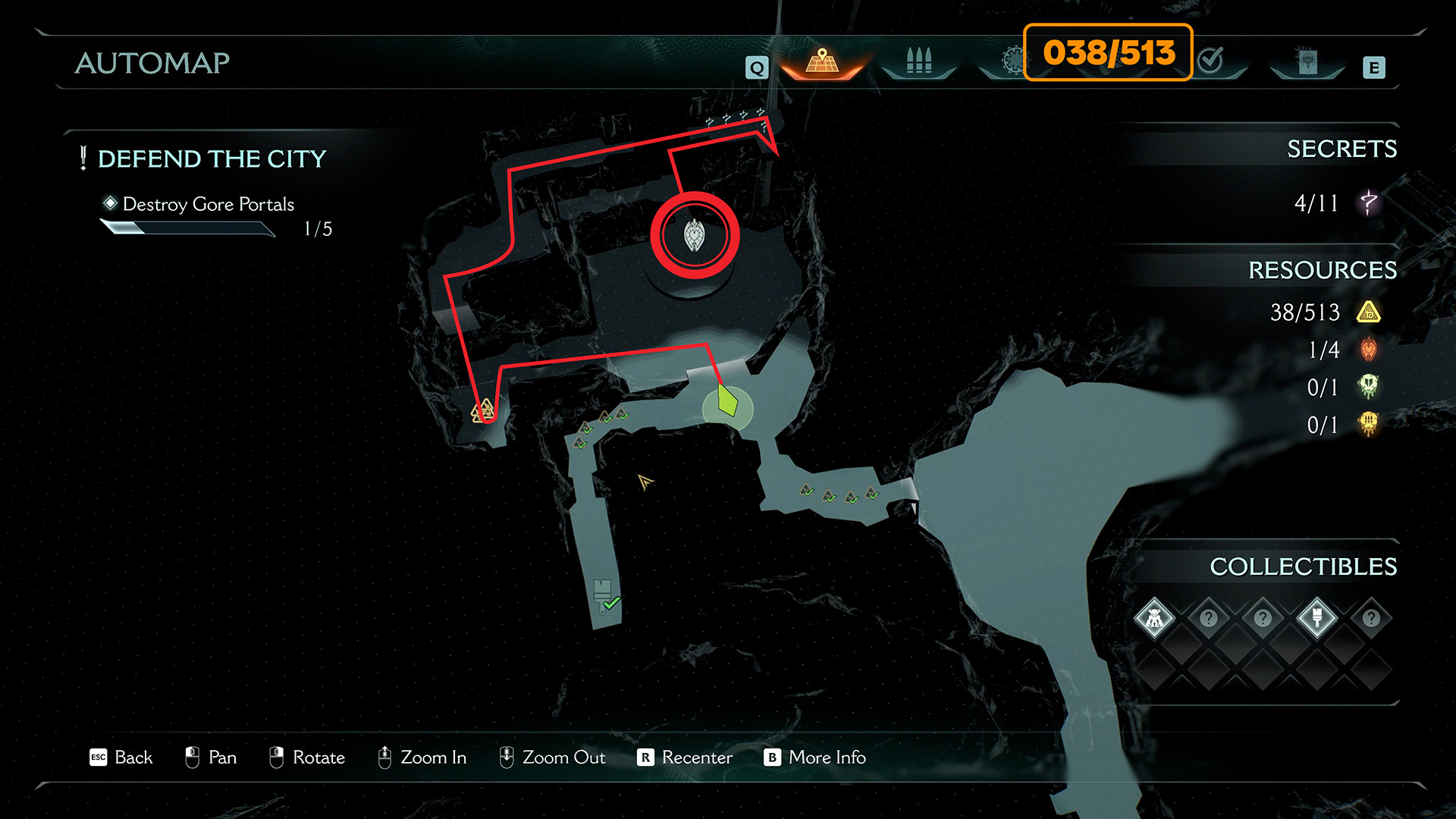This screenshot has height=819, width=1456.
Task: Click the gold resource counter icon
Action: coord(1368,312)
